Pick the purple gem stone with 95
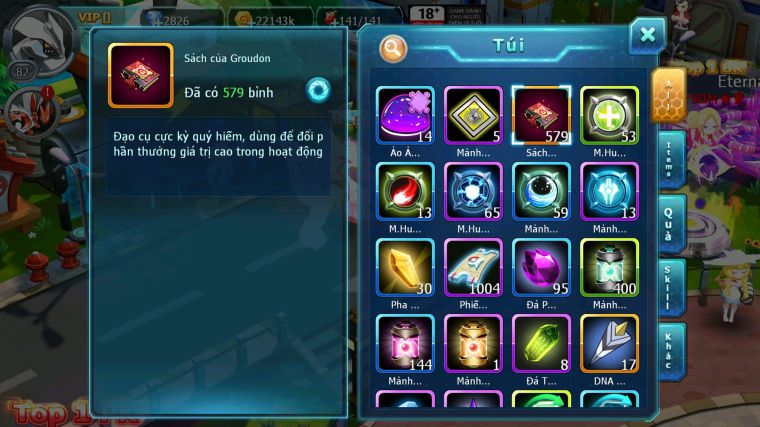Viewport: 760px width, 427px height. (541, 267)
